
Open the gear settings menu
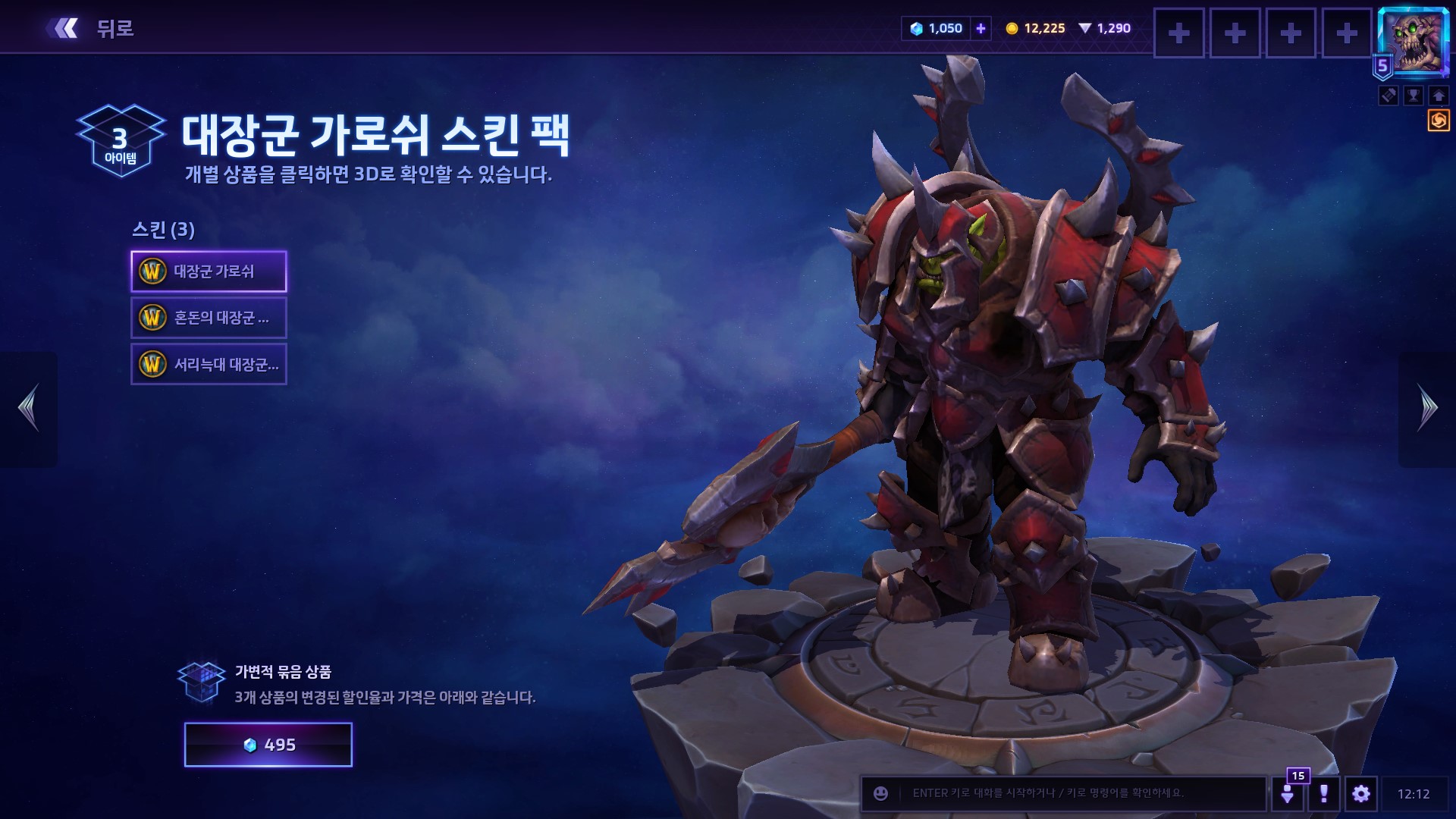click(x=1361, y=793)
